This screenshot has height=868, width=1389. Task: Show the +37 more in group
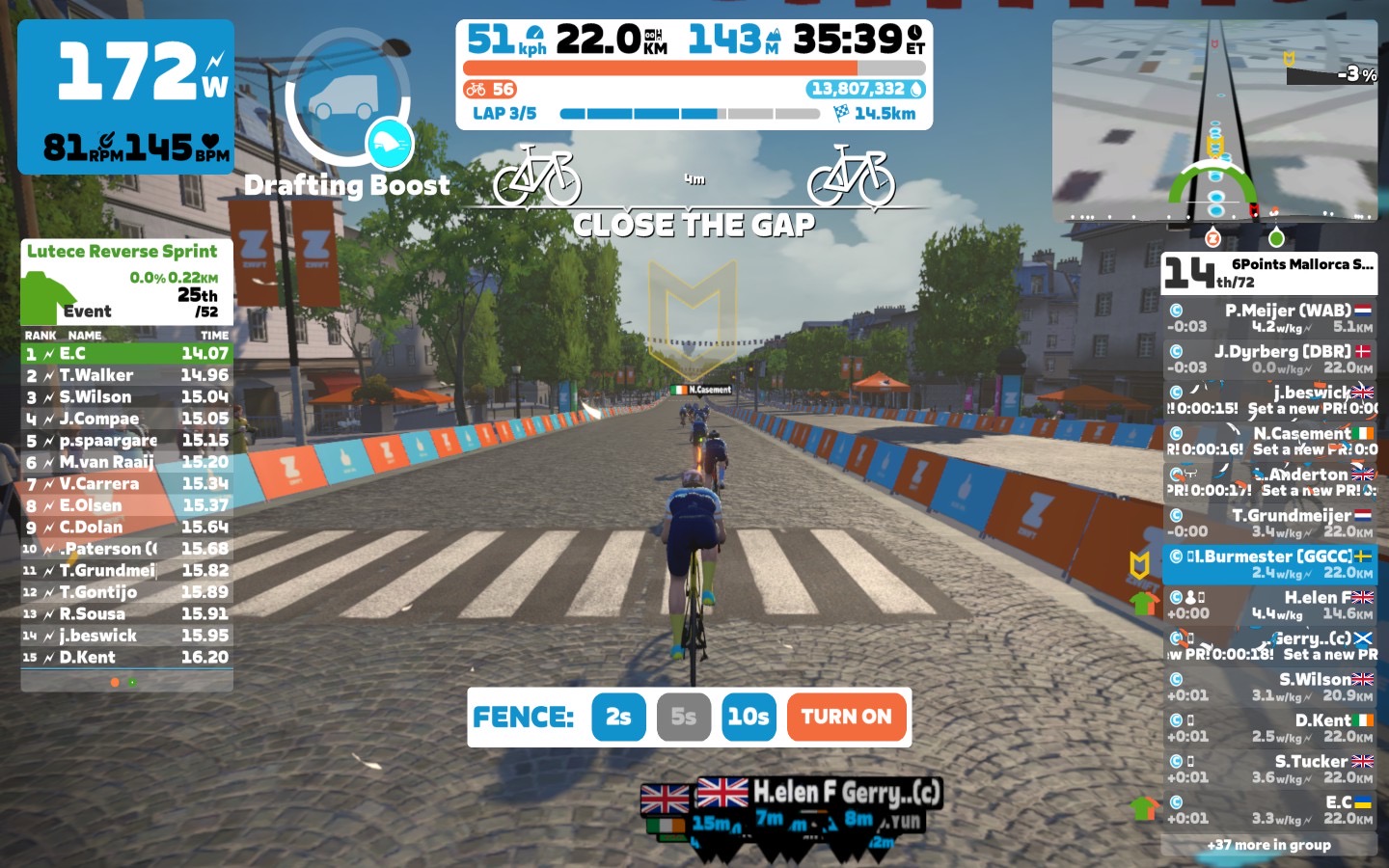click(1269, 845)
